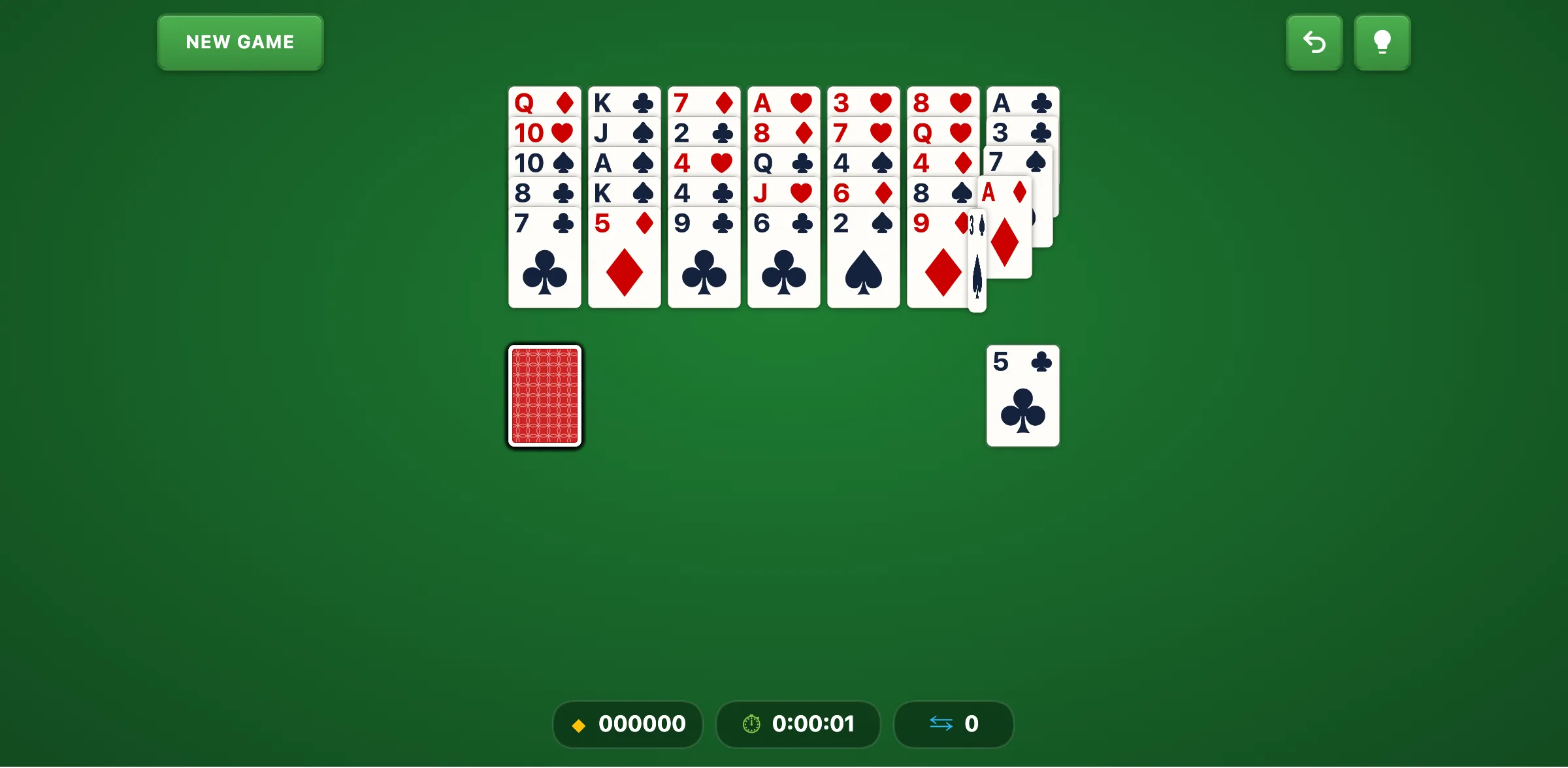Click the lightbulb hint icon
This screenshot has height=768, width=1568.
1382,42
